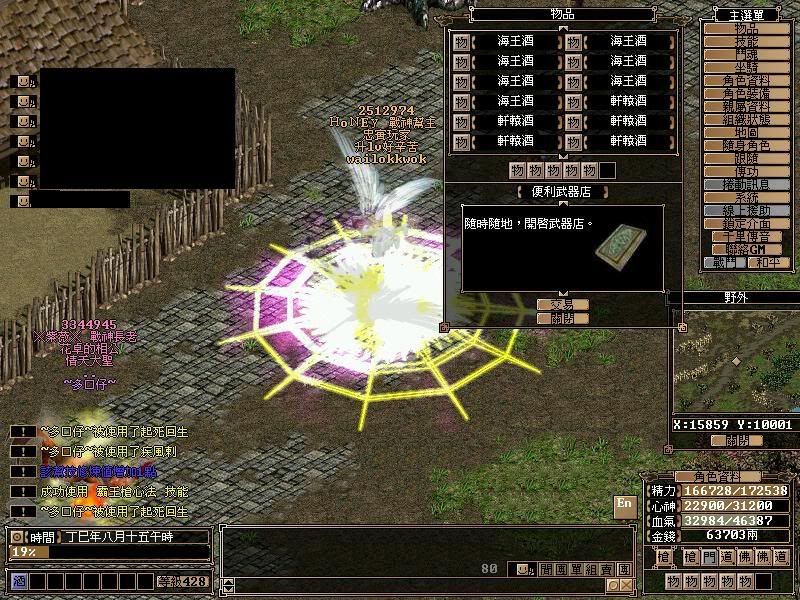This screenshot has width=800, height=600.
Task: Open the 技能 skills menu entry
Action: [740, 42]
